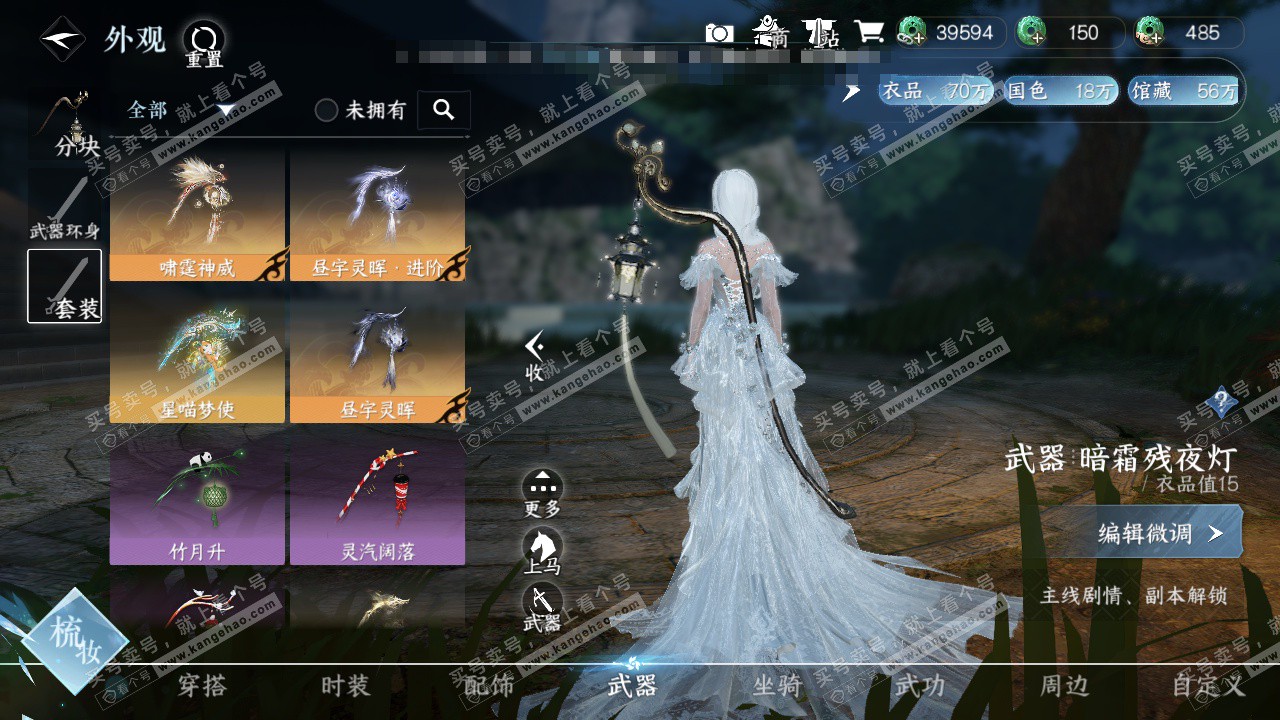Image resolution: width=1280 pixels, height=720 pixels.
Task: Open the 全部 filter dropdown
Action: pyautogui.click(x=180, y=110)
